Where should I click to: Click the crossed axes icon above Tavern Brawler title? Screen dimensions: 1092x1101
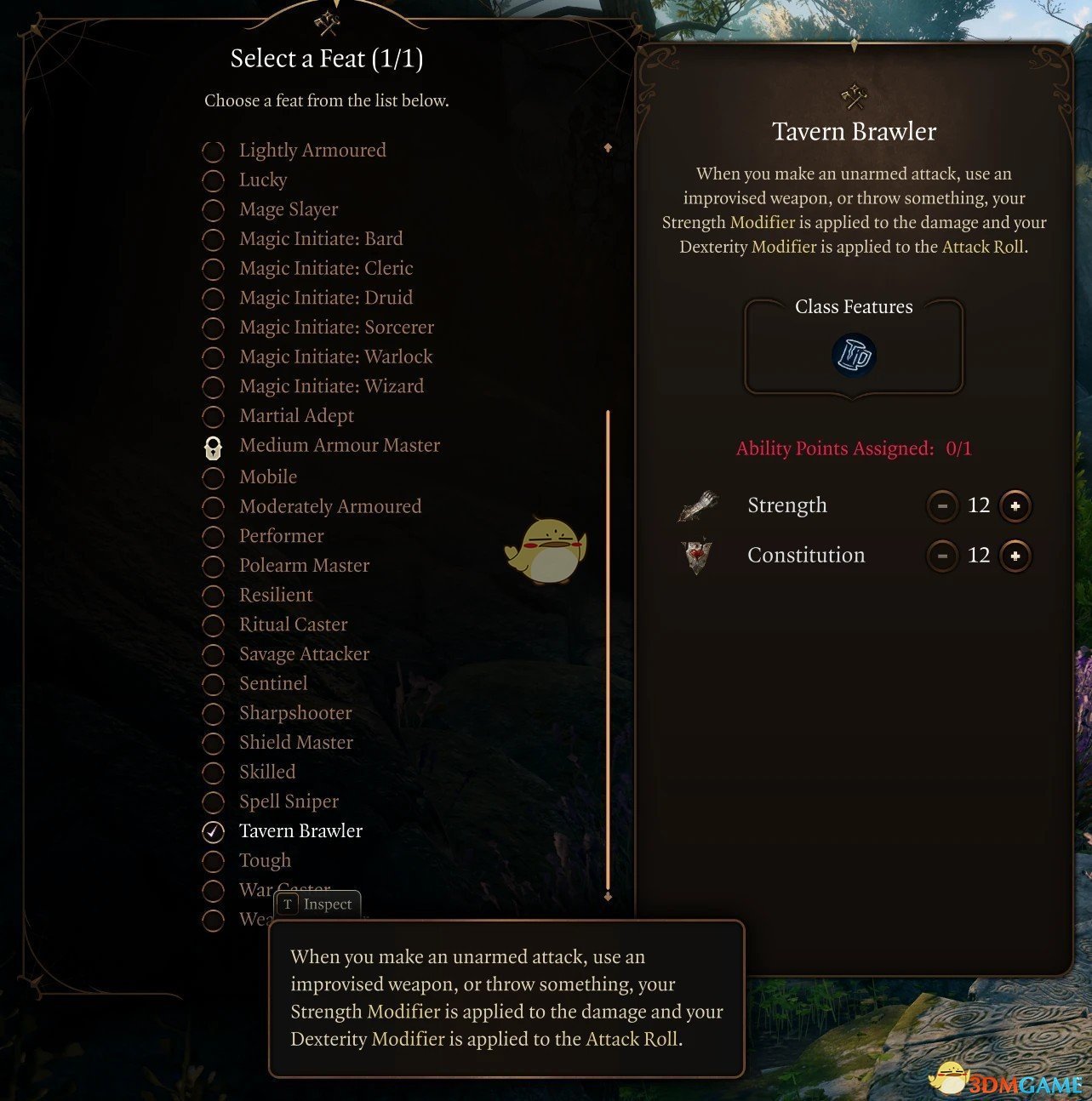pos(852,95)
